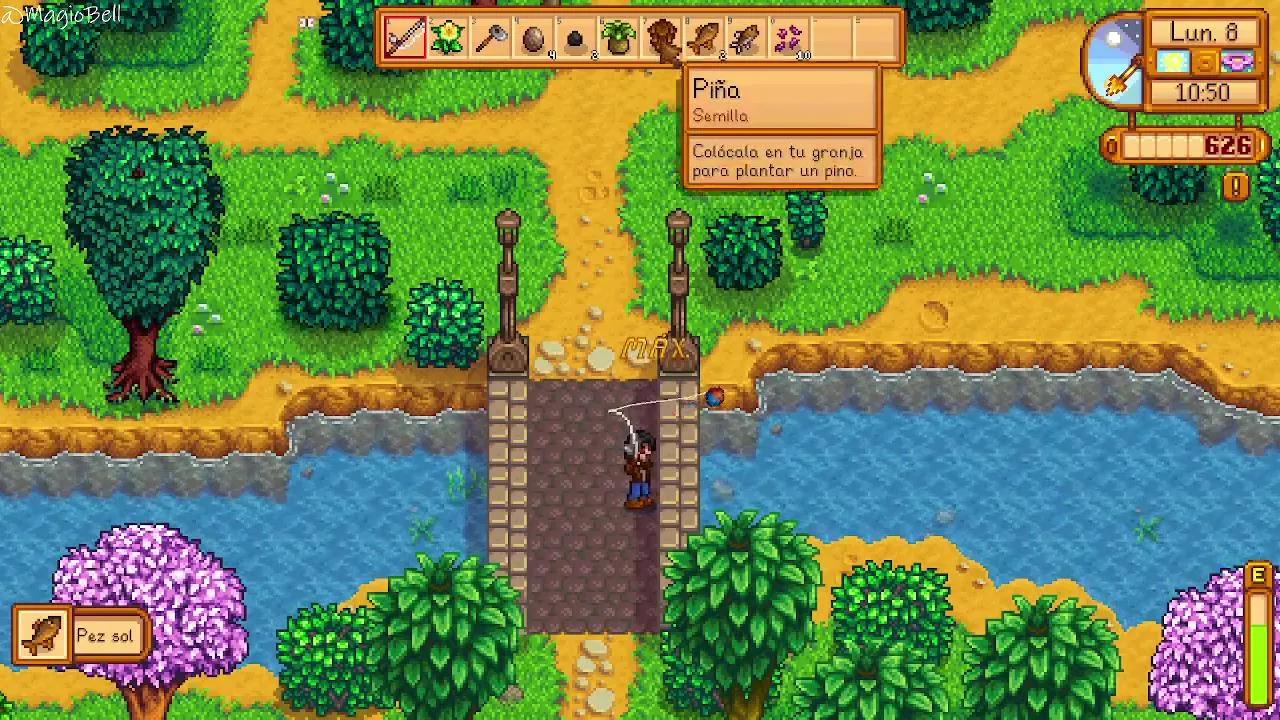Open the journal exclamation mark icon

tap(1236, 186)
